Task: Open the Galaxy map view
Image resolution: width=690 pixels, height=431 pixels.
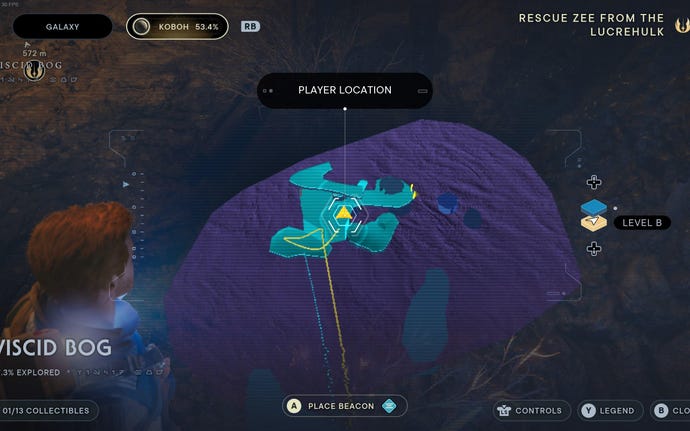Action: pyautogui.click(x=62, y=26)
